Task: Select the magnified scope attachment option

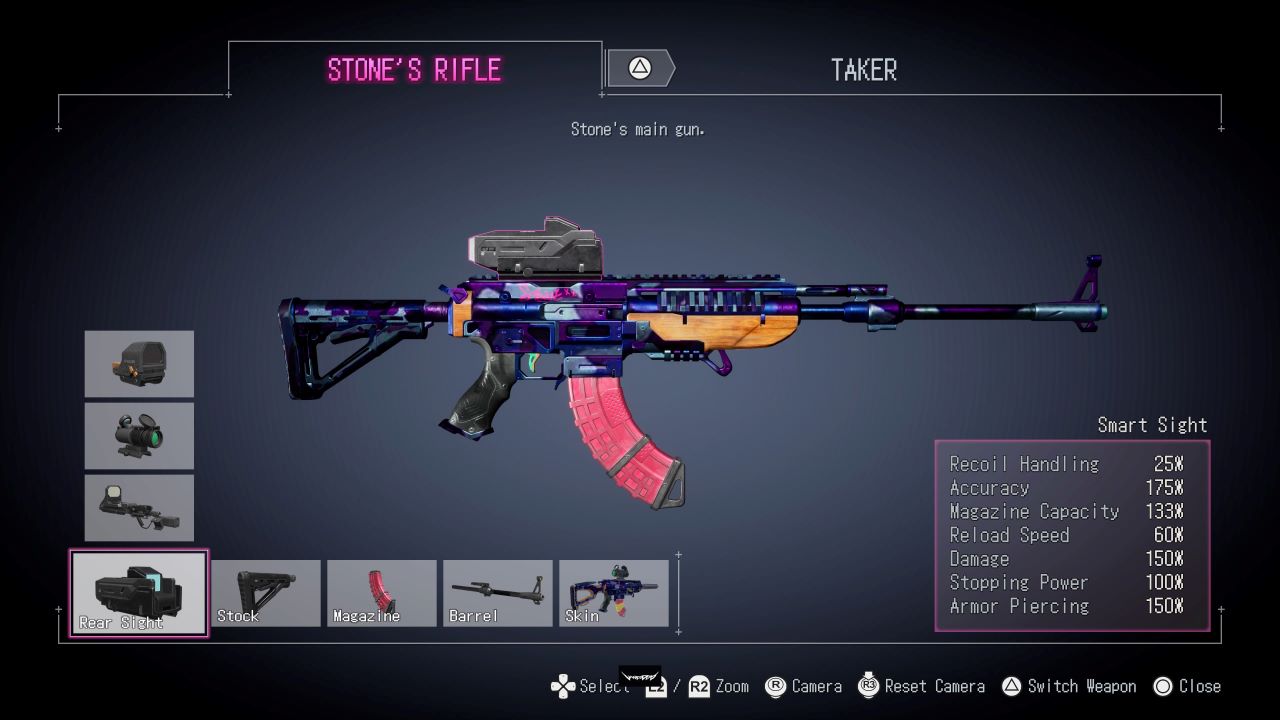Action: pyautogui.click(x=138, y=435)
